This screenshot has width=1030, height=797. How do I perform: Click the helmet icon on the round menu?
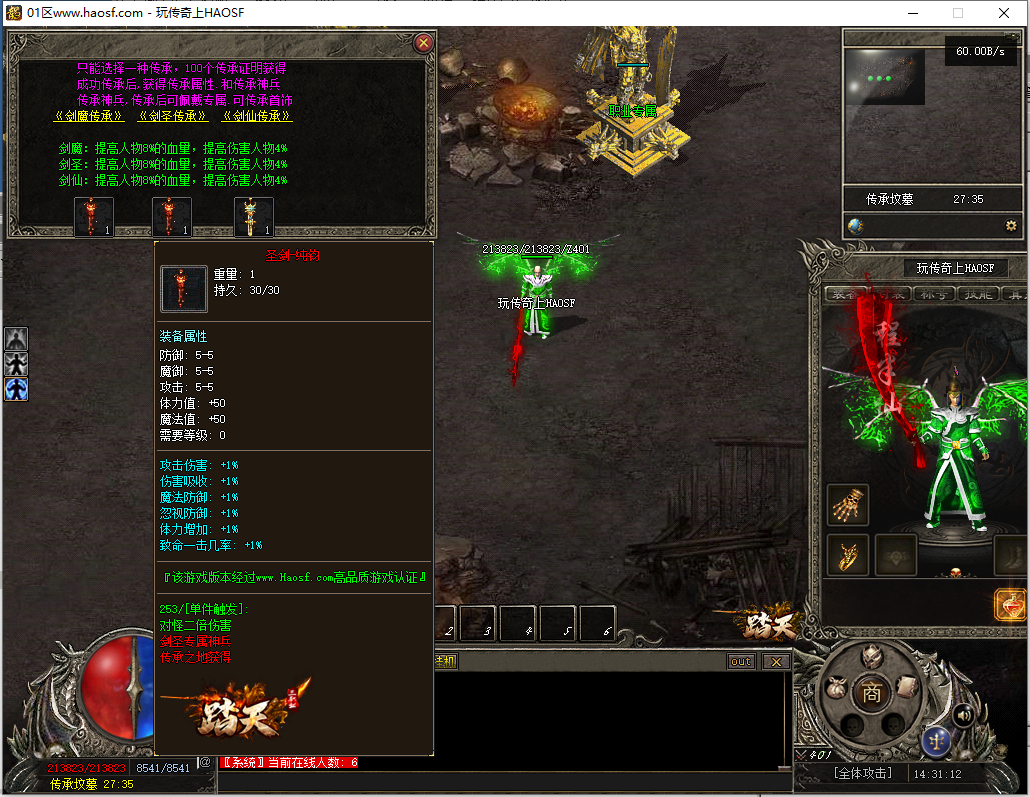(872, 657)
